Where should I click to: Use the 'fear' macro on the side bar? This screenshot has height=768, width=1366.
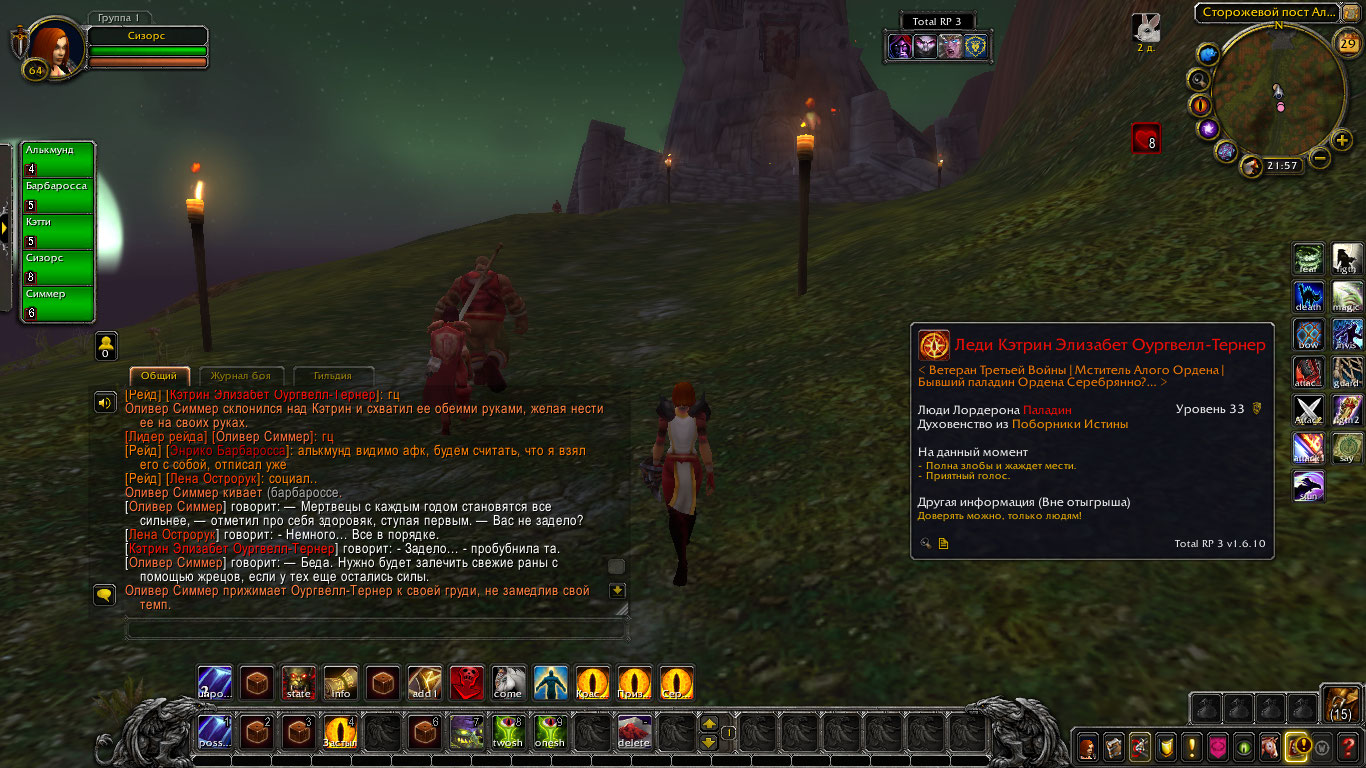click(1309, 260)
